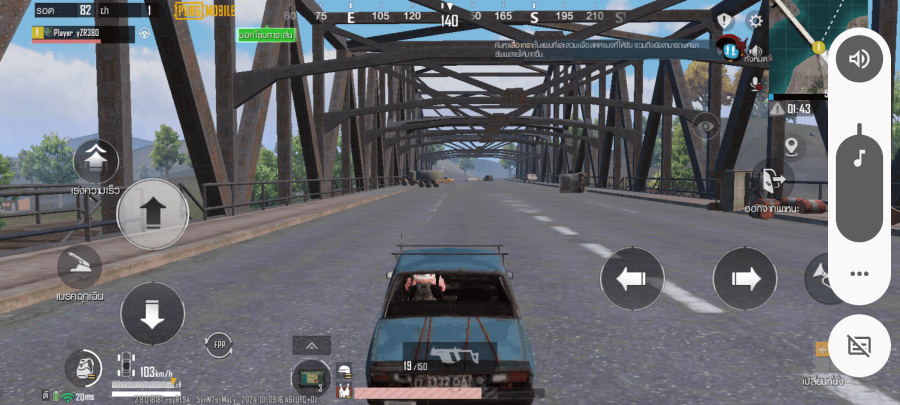900x405 pixels.
Task: Expand the arrow above the throwable slot
Action: (311, 345)
